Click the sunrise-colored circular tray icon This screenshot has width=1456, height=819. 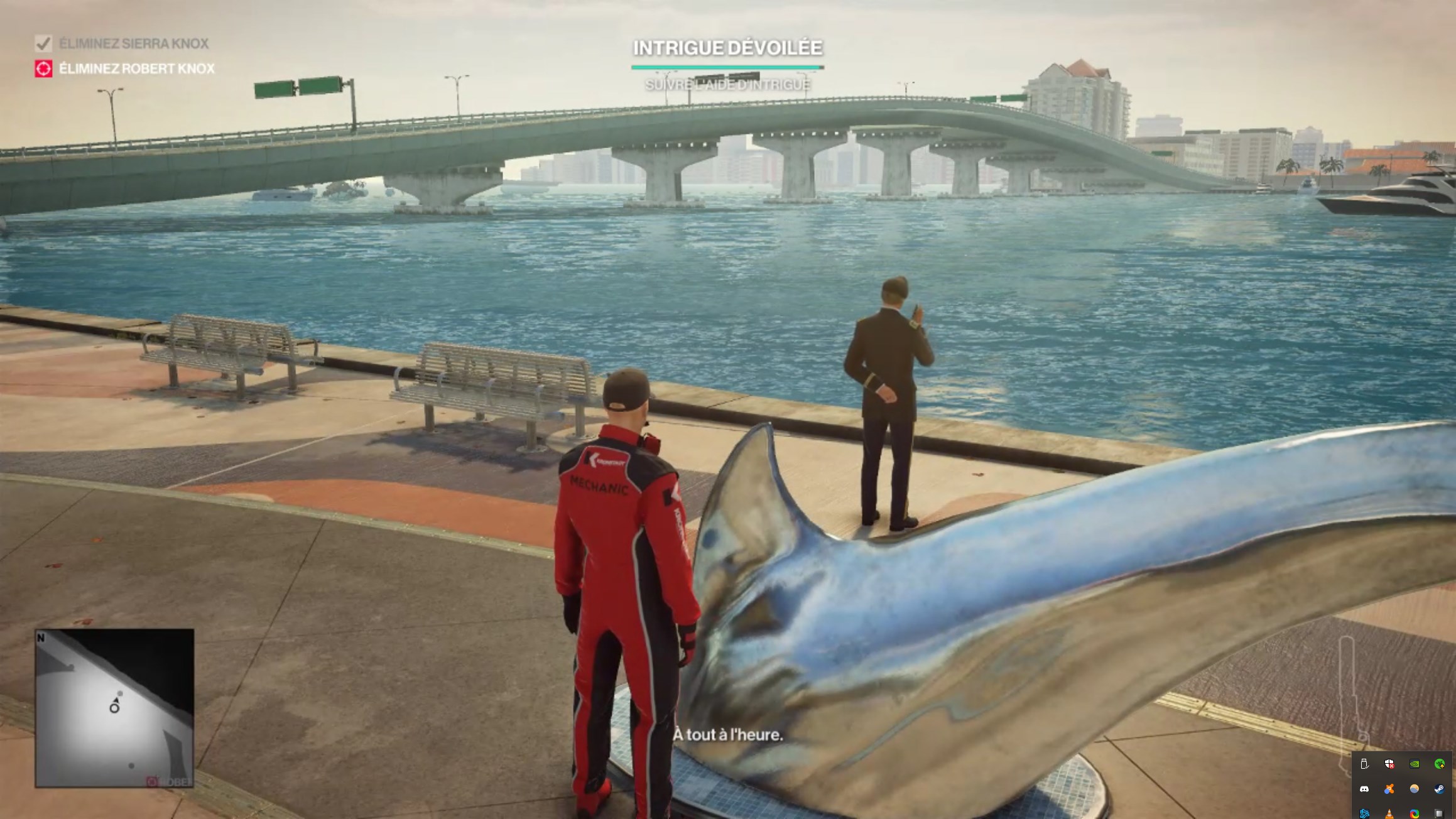coord(1415,789)
